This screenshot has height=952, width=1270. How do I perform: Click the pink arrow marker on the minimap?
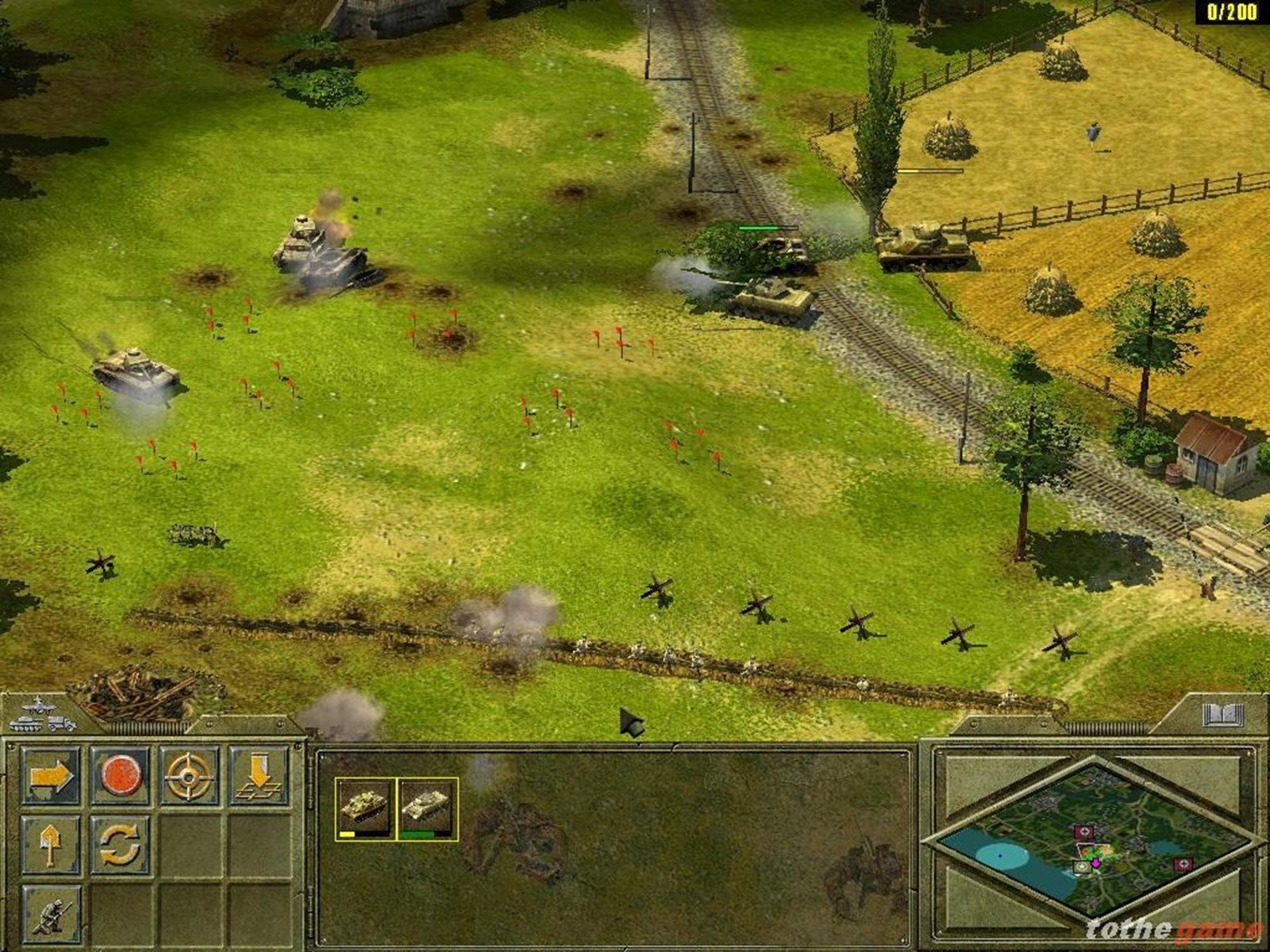[1096, 863]
